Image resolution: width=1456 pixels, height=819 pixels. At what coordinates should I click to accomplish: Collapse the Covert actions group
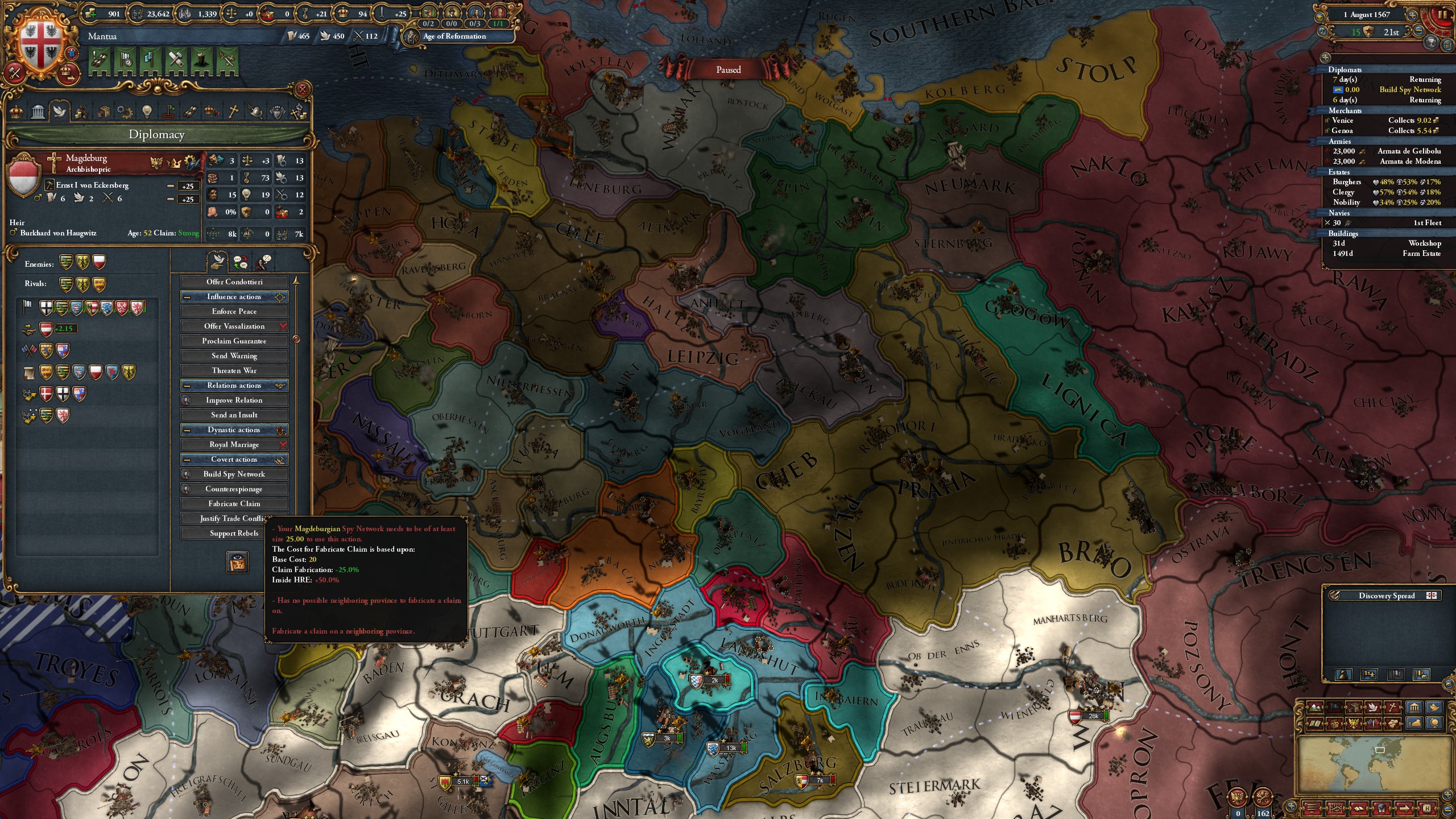186,460
